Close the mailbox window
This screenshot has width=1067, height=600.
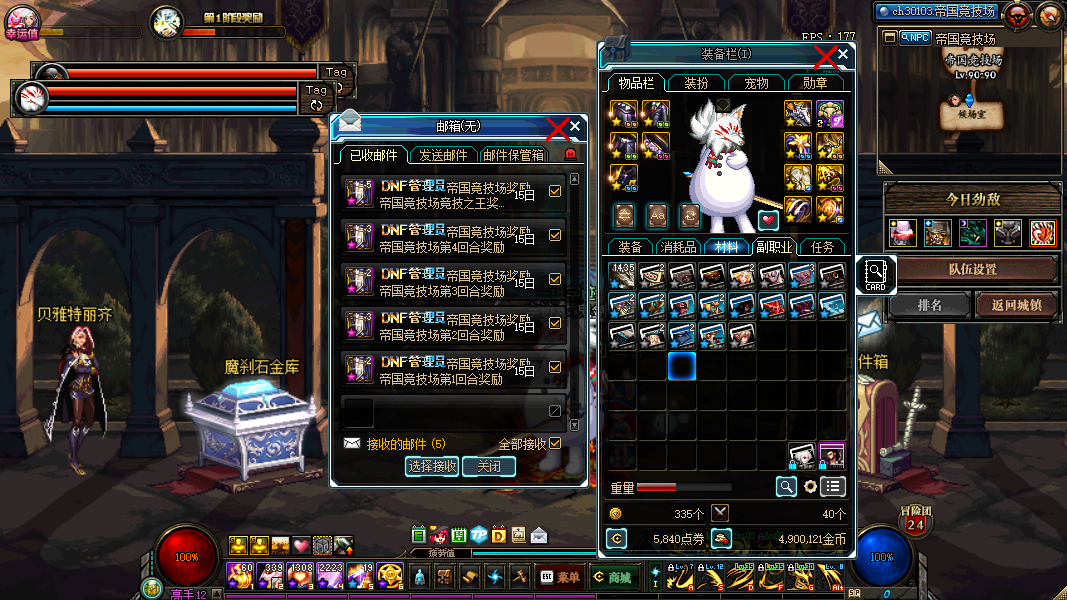click(575, 127)
